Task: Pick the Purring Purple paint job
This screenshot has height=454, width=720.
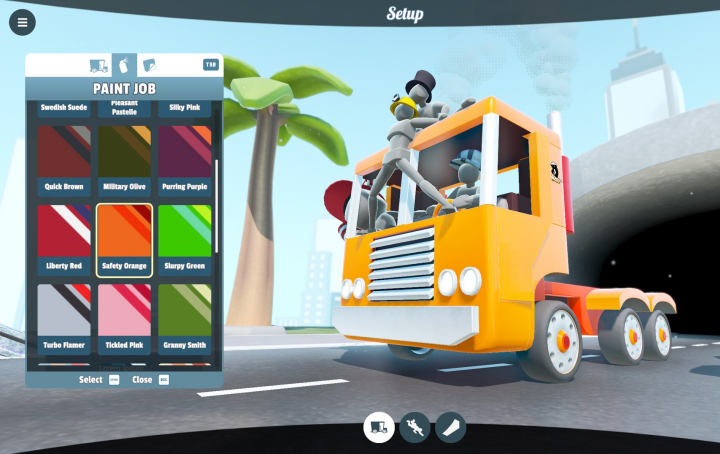Action: click(184, 158)
